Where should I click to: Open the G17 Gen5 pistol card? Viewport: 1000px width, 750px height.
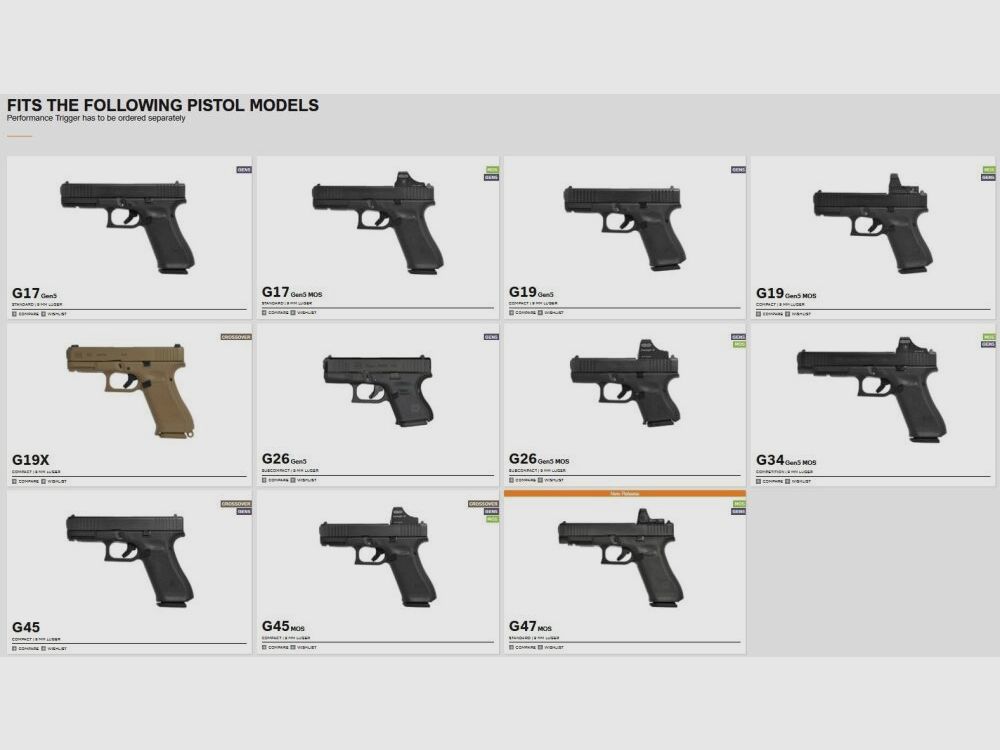(x=127, y=226)
